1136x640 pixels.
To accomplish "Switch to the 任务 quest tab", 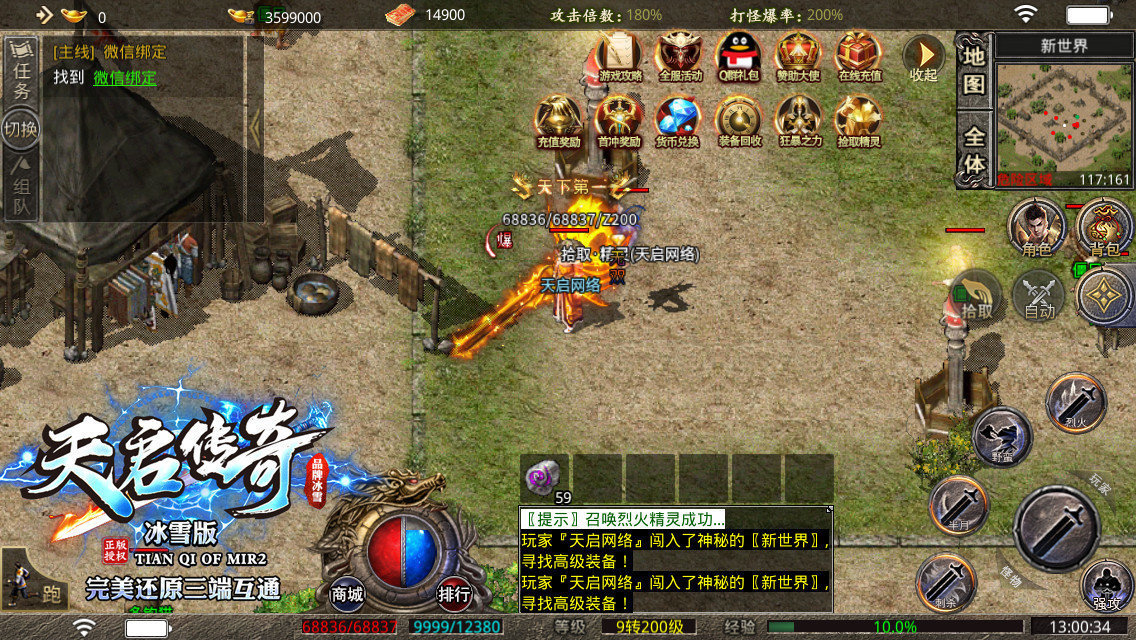I will point(21,75).
